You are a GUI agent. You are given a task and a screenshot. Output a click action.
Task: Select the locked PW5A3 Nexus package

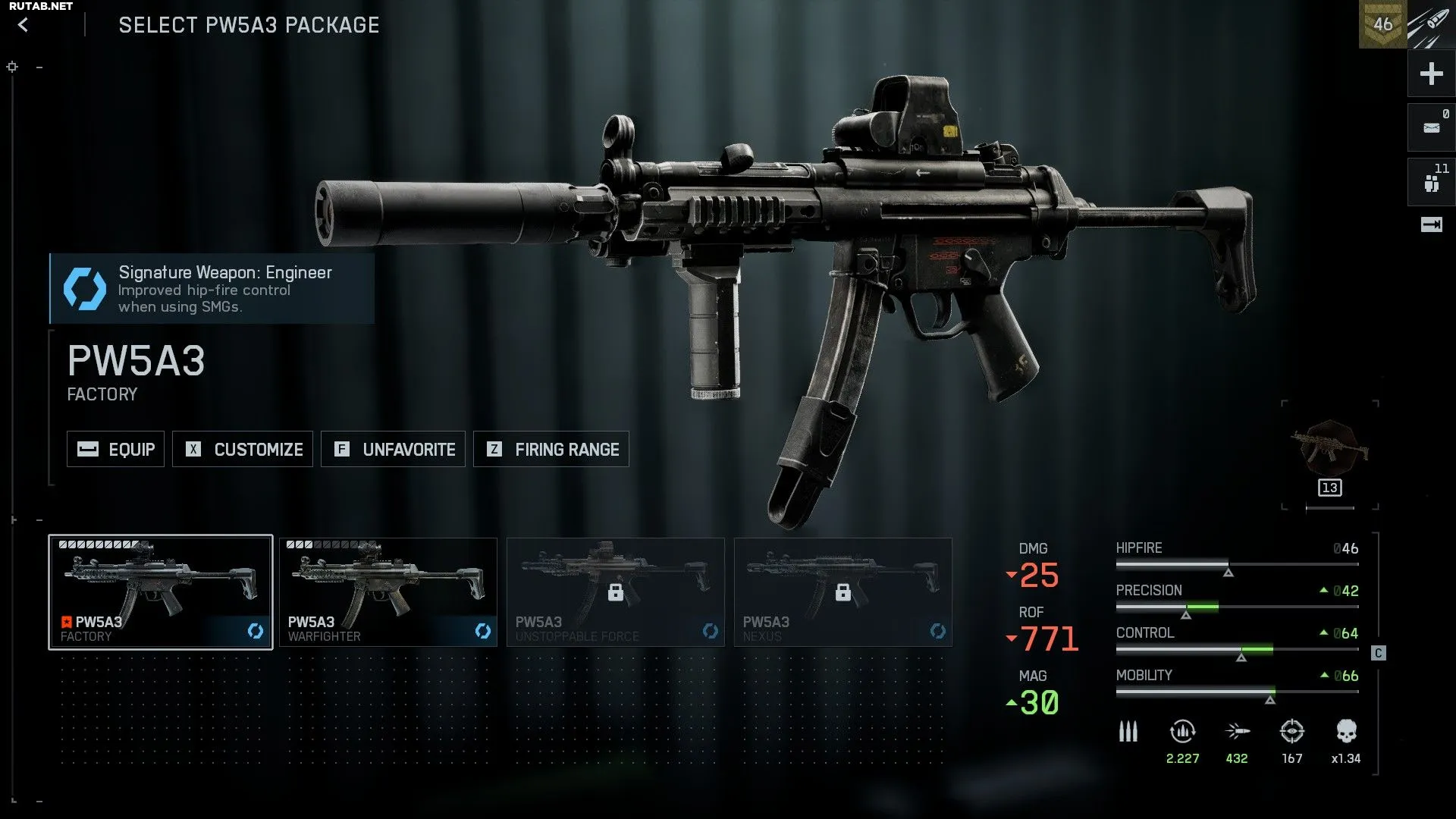pos(843,592)
